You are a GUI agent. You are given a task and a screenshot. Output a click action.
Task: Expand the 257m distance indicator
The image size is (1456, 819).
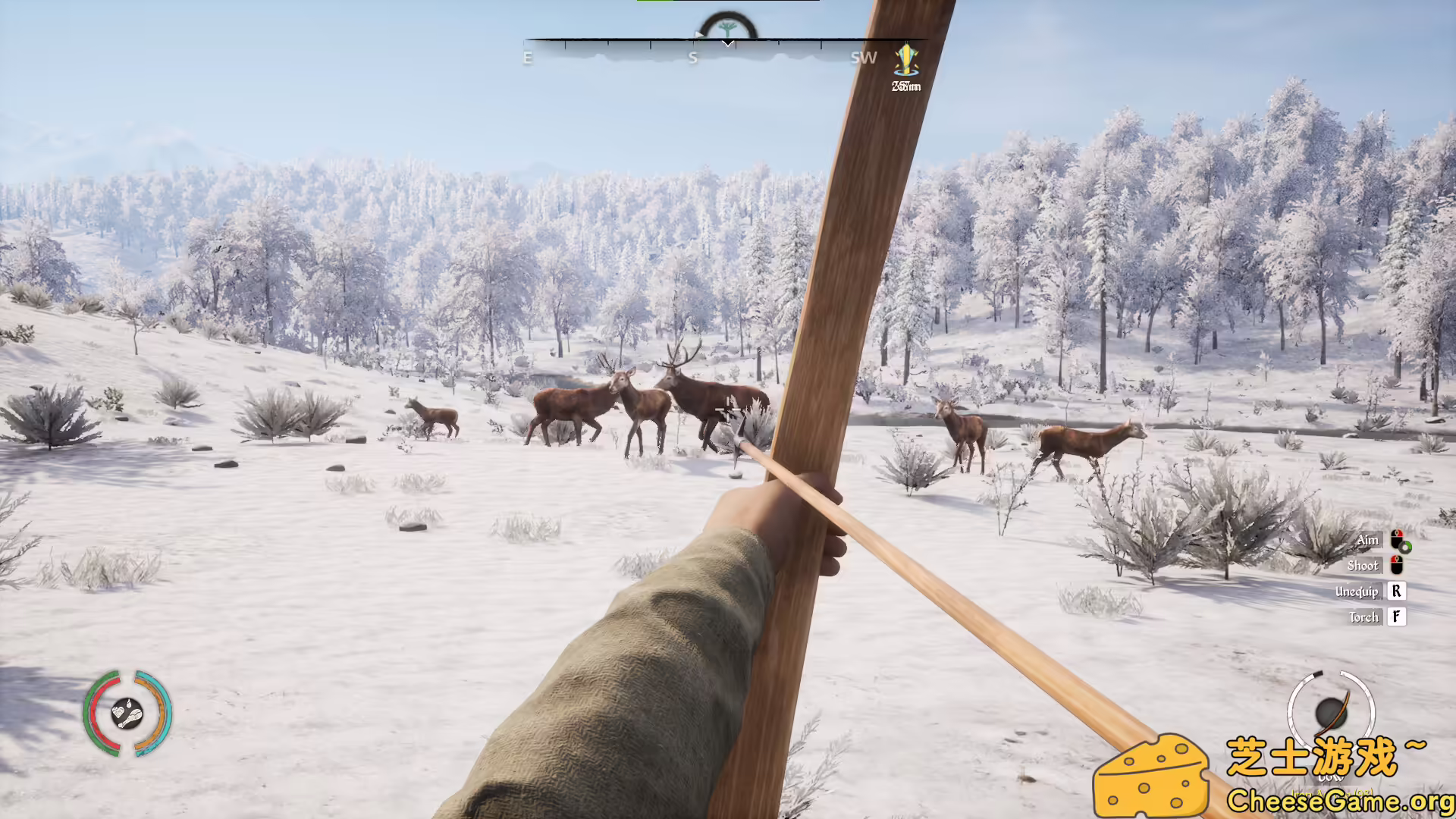(906, 86)
